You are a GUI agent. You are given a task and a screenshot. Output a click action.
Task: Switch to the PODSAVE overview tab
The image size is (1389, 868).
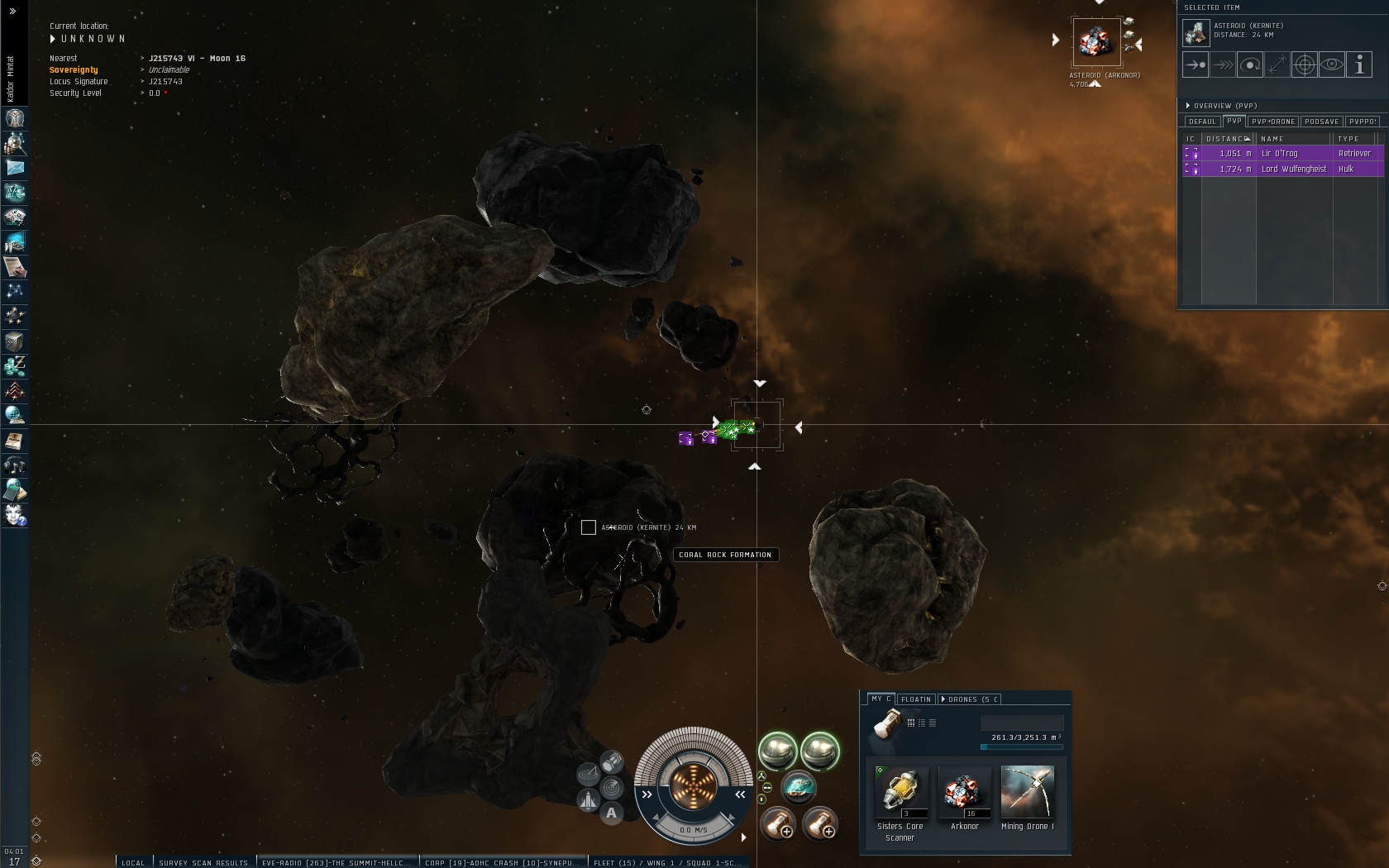1321,122
